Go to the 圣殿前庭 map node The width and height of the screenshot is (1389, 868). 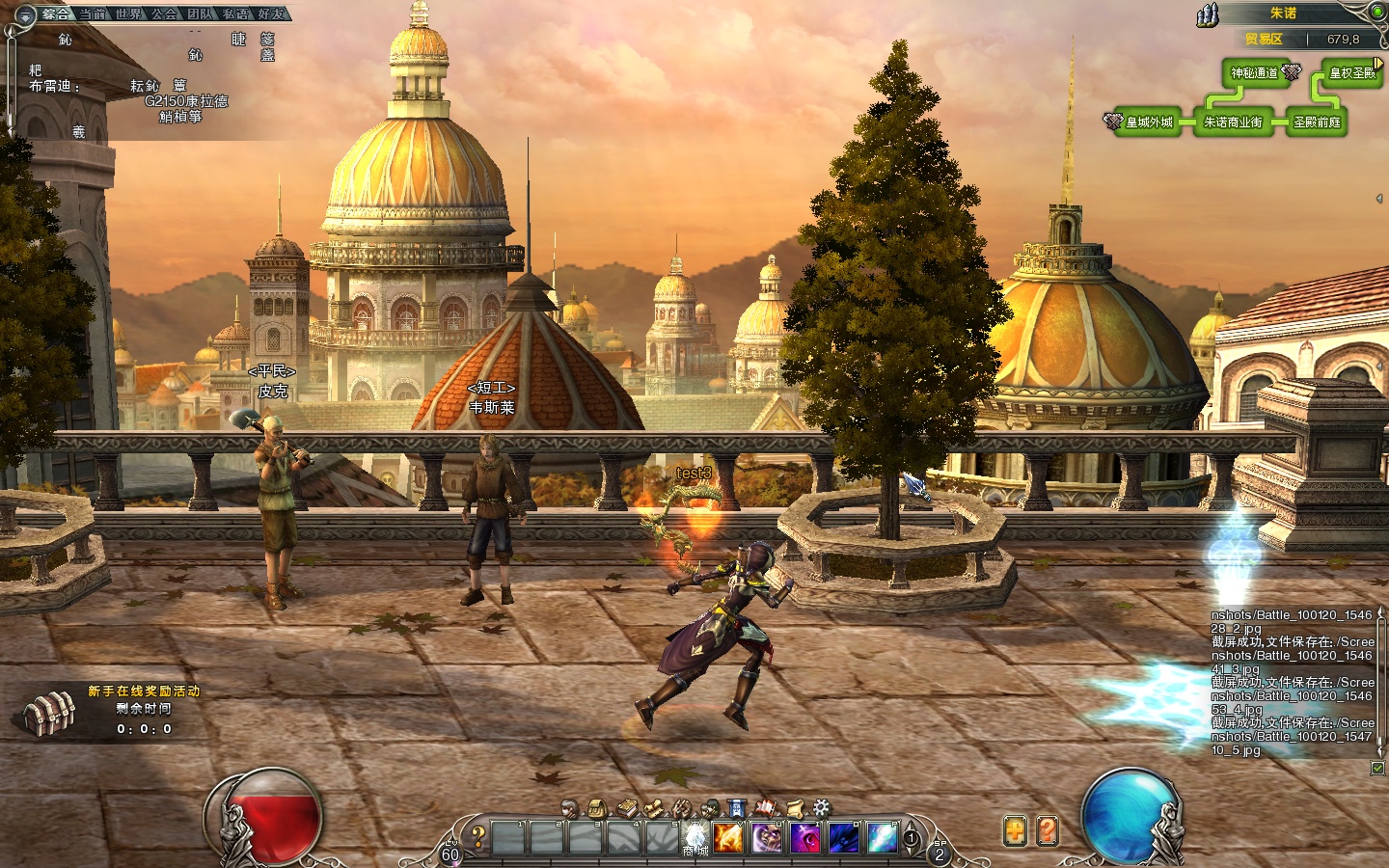[x=1317, y=122]
